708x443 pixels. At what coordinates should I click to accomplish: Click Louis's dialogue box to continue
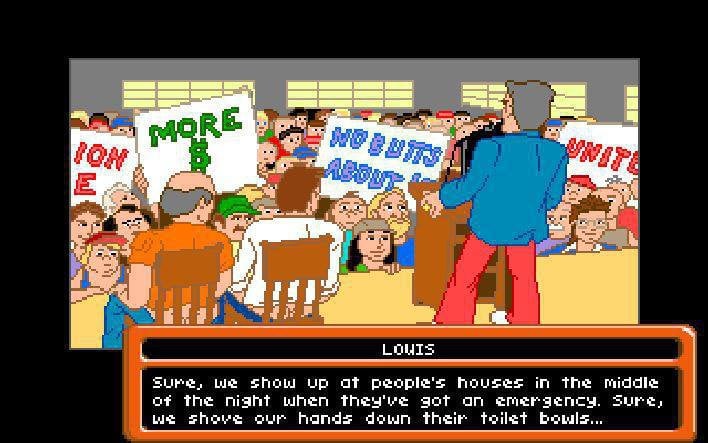tap(410, 400)
